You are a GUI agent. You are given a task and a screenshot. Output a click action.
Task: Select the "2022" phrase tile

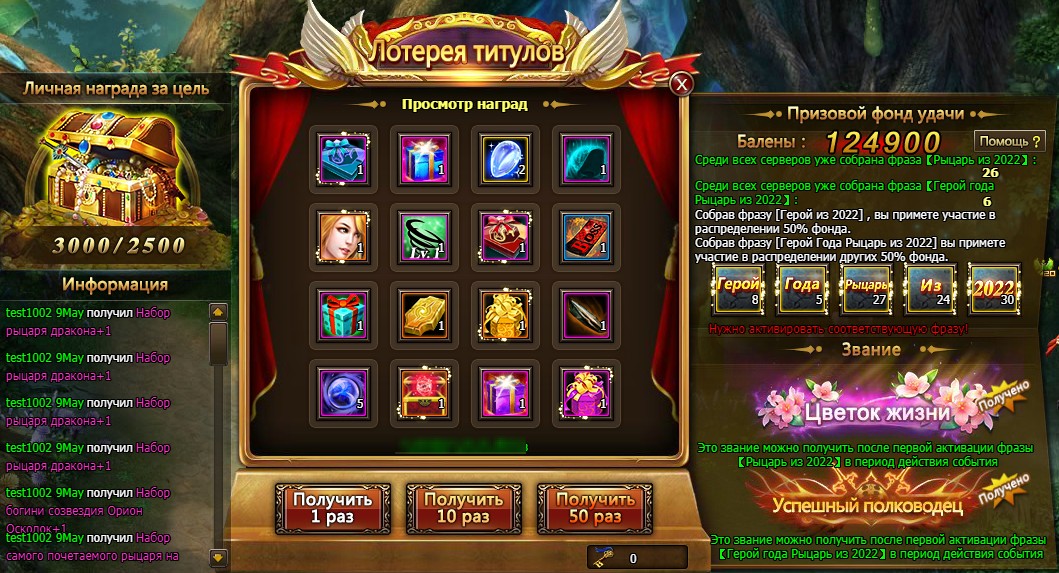point(994,289)
